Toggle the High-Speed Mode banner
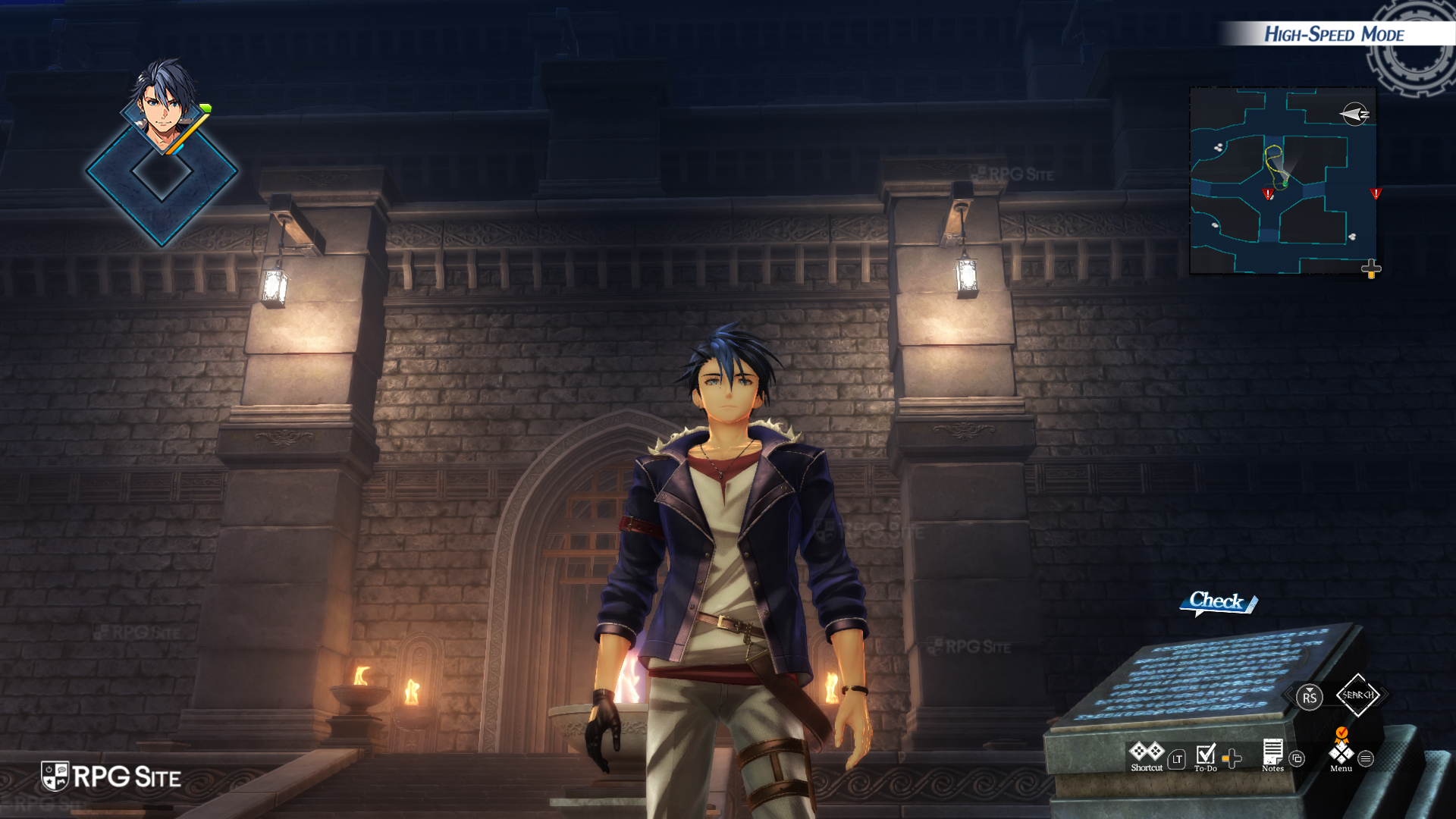 coord(1333,34)
